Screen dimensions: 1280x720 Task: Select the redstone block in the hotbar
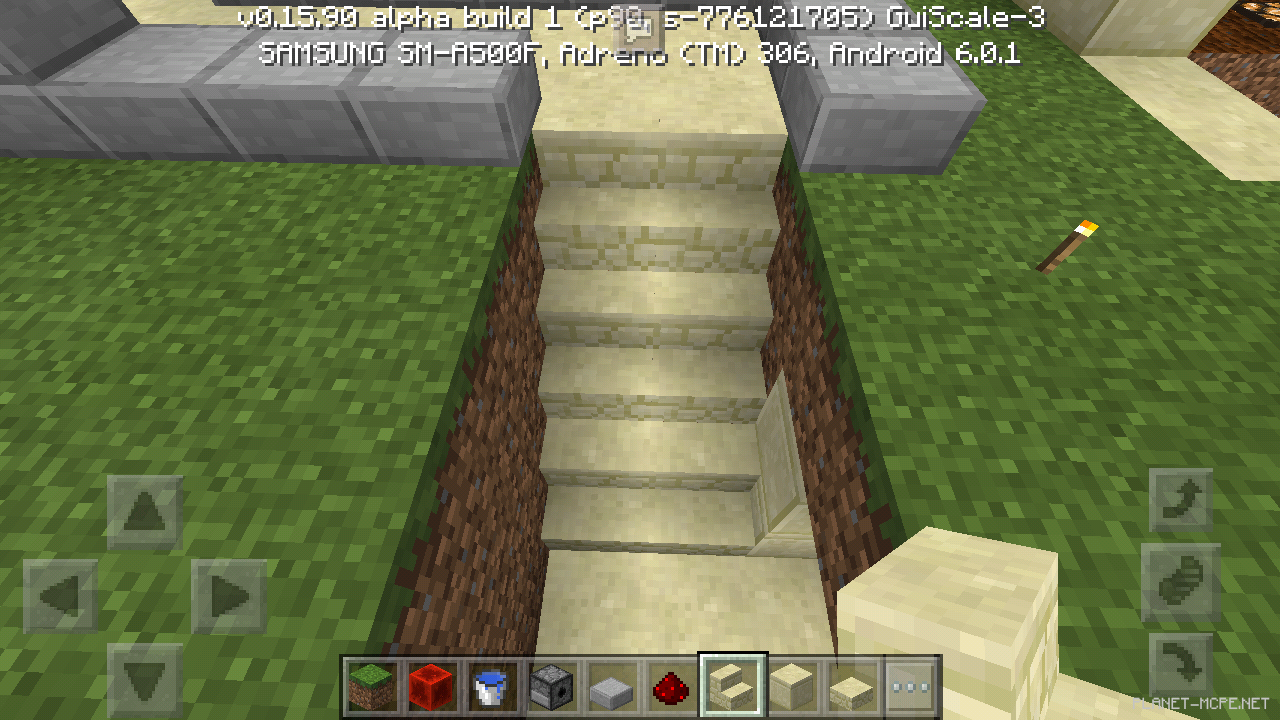click(x=432, y=685)
